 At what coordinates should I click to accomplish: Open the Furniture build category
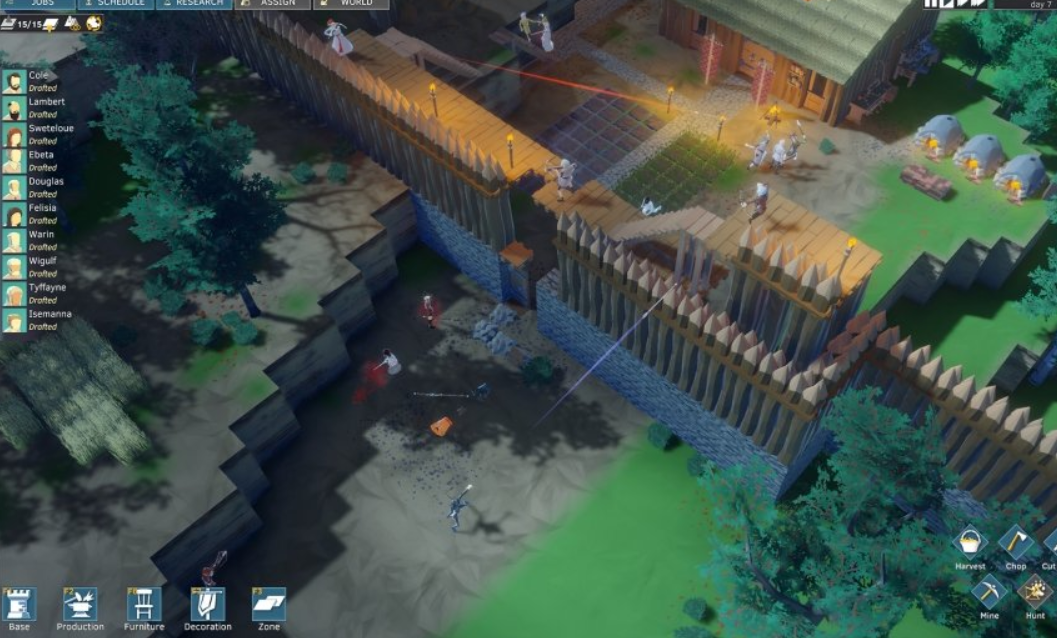point(144,605)
